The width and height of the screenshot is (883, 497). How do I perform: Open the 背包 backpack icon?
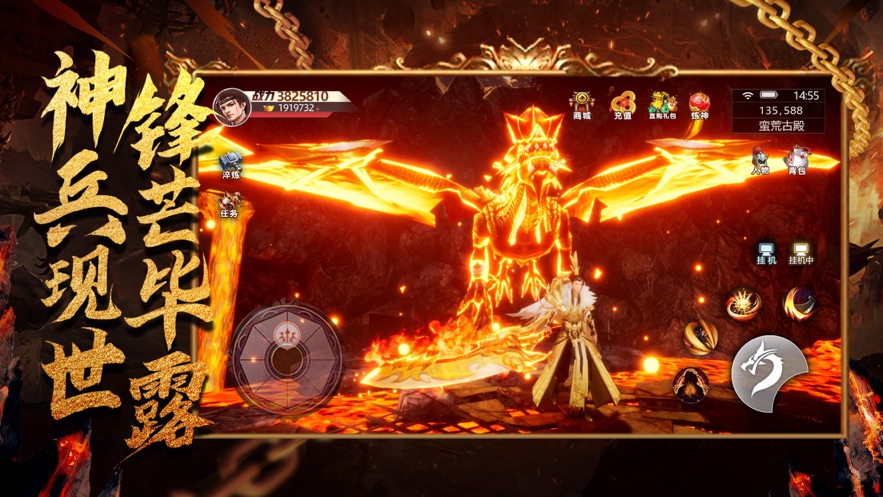click(x=796, y=158)
